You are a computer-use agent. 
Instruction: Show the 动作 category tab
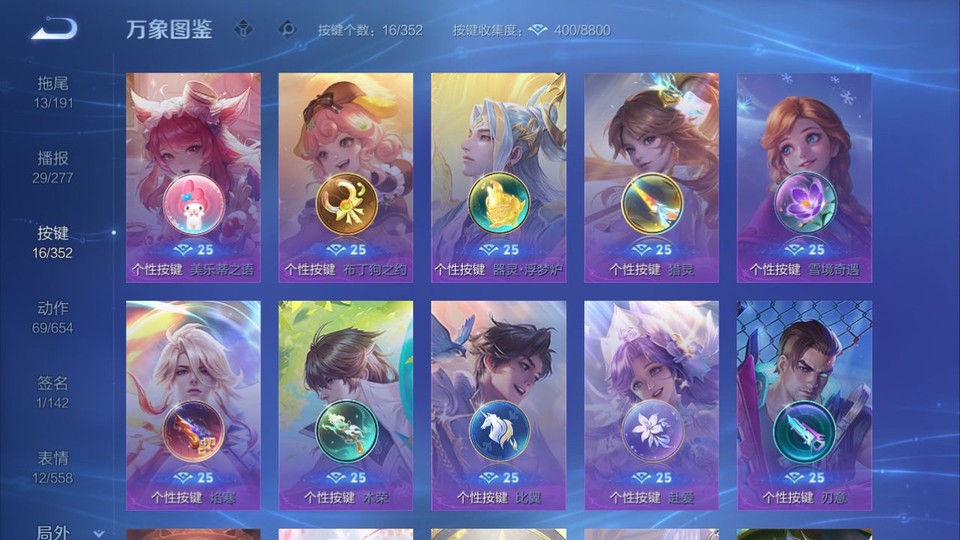pyautogui.click(x=54, y=317)
